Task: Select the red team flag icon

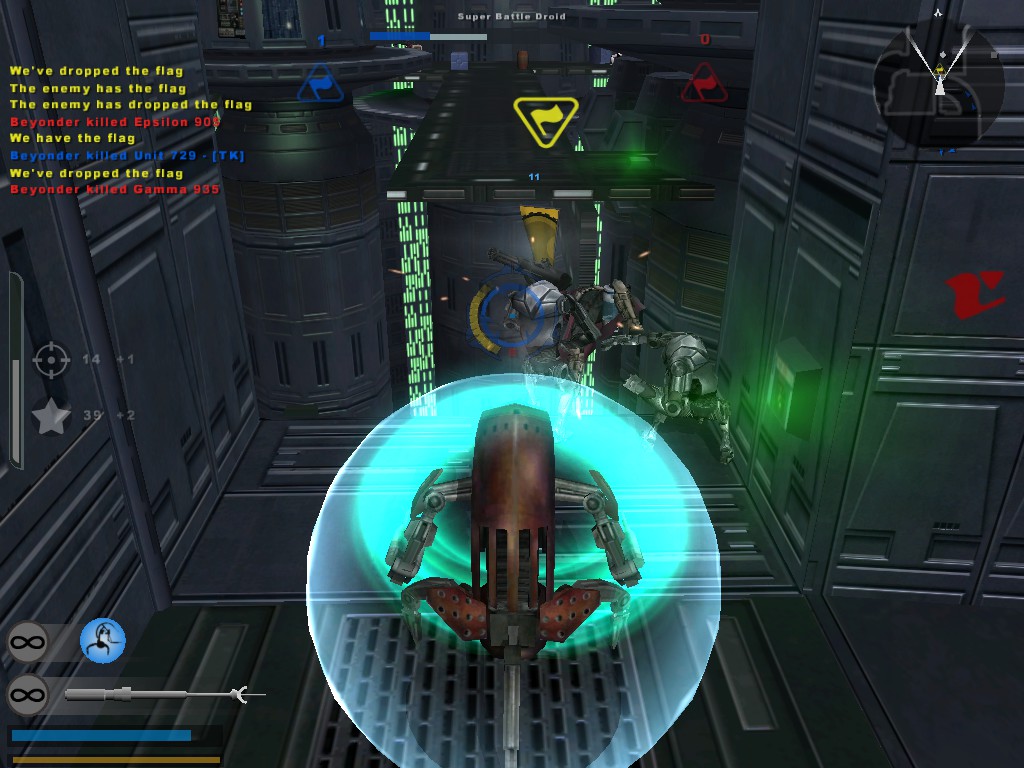Action: [704, 83]
